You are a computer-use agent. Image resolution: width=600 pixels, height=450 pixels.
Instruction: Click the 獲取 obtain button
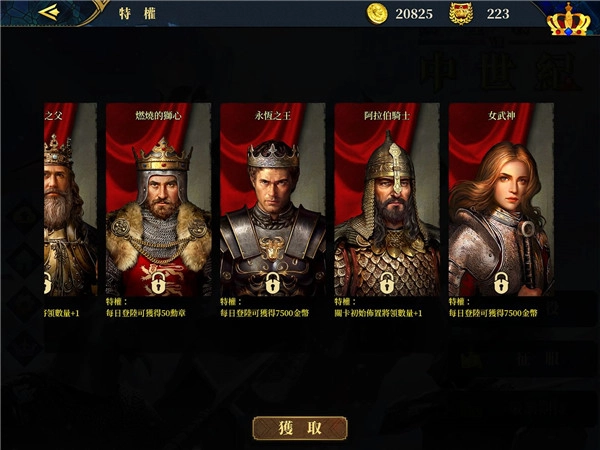[x=300, y=428]
